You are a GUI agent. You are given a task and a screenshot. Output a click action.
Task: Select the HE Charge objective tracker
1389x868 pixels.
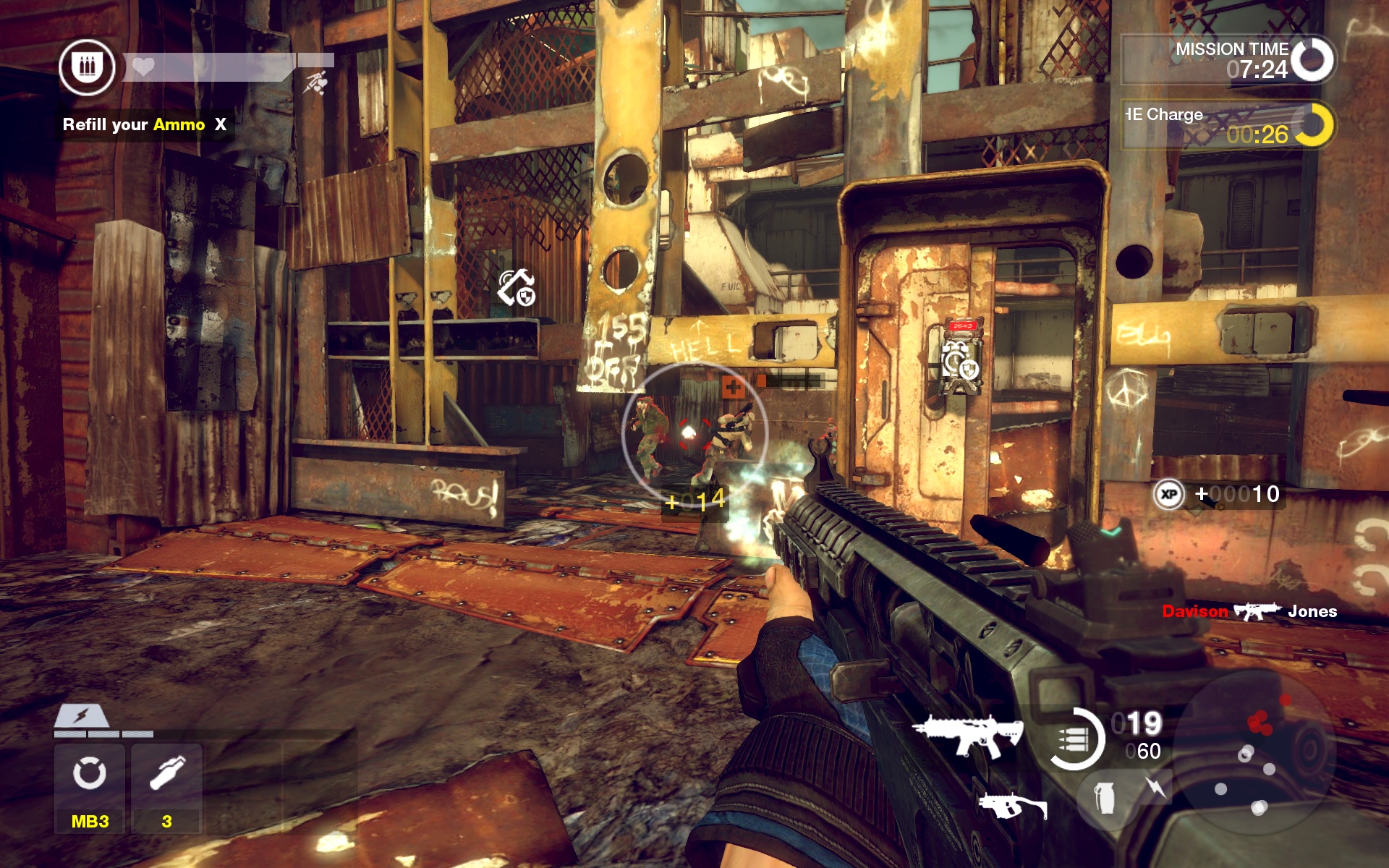[1227, 125]
